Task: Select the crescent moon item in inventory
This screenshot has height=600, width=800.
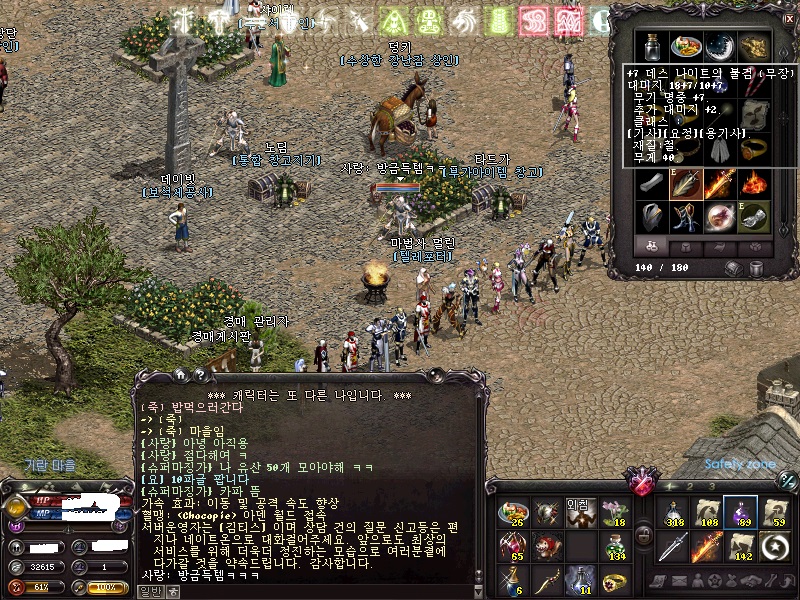Action: [x=719, y=47]
